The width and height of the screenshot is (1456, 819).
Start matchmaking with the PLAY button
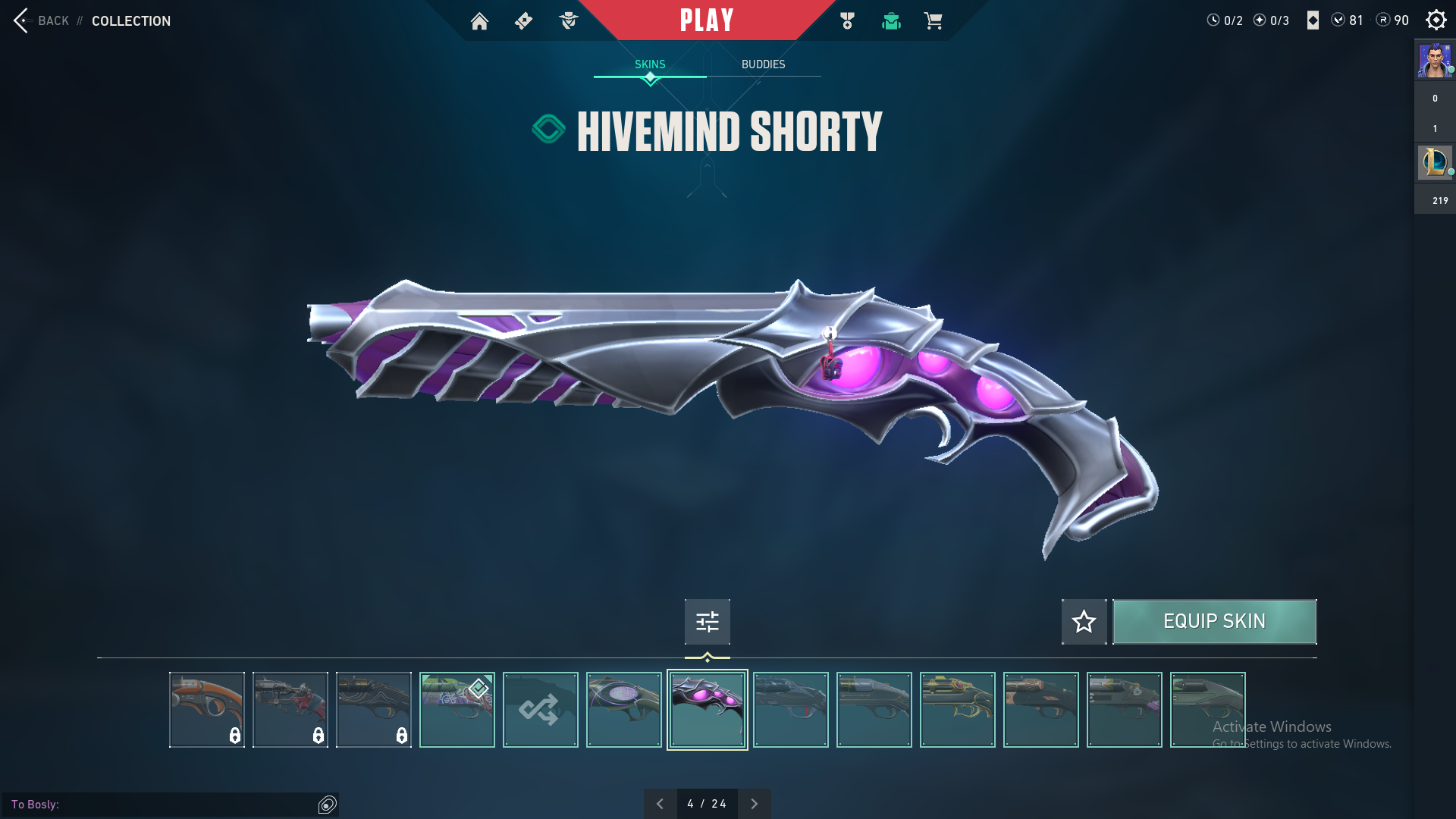coord(707,20)
